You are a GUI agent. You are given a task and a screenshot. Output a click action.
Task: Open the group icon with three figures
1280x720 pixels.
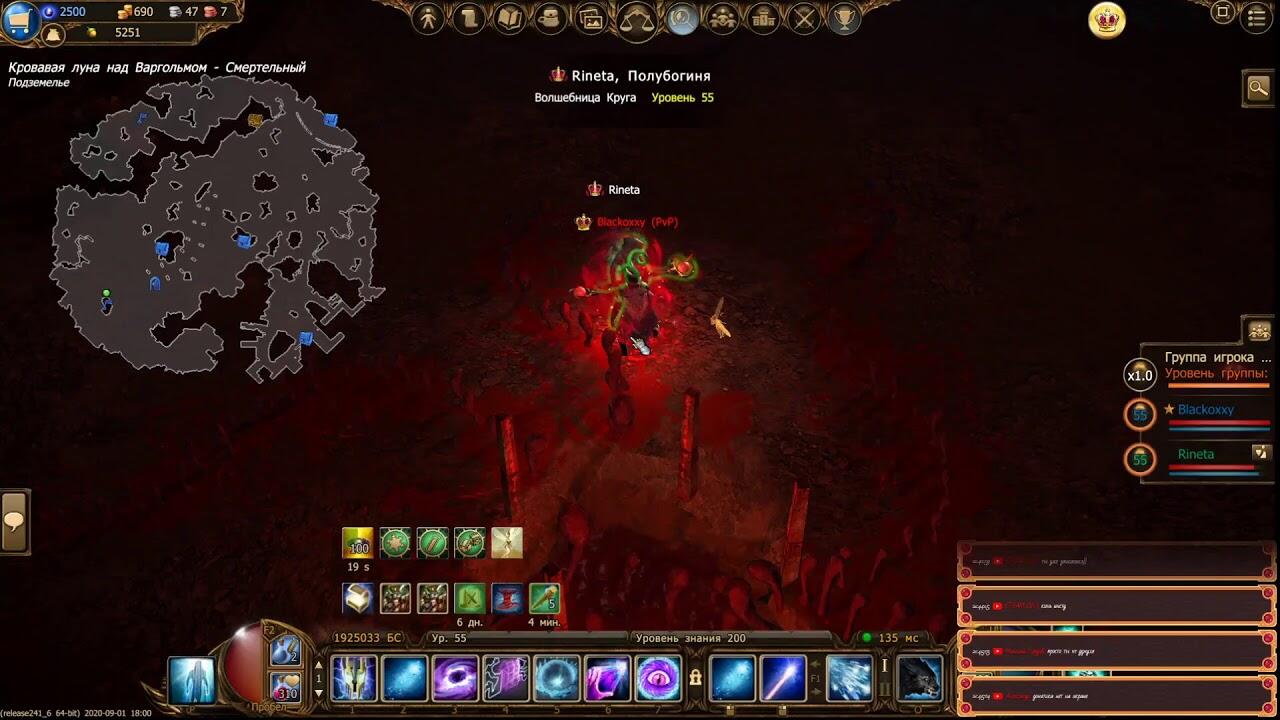722,19
